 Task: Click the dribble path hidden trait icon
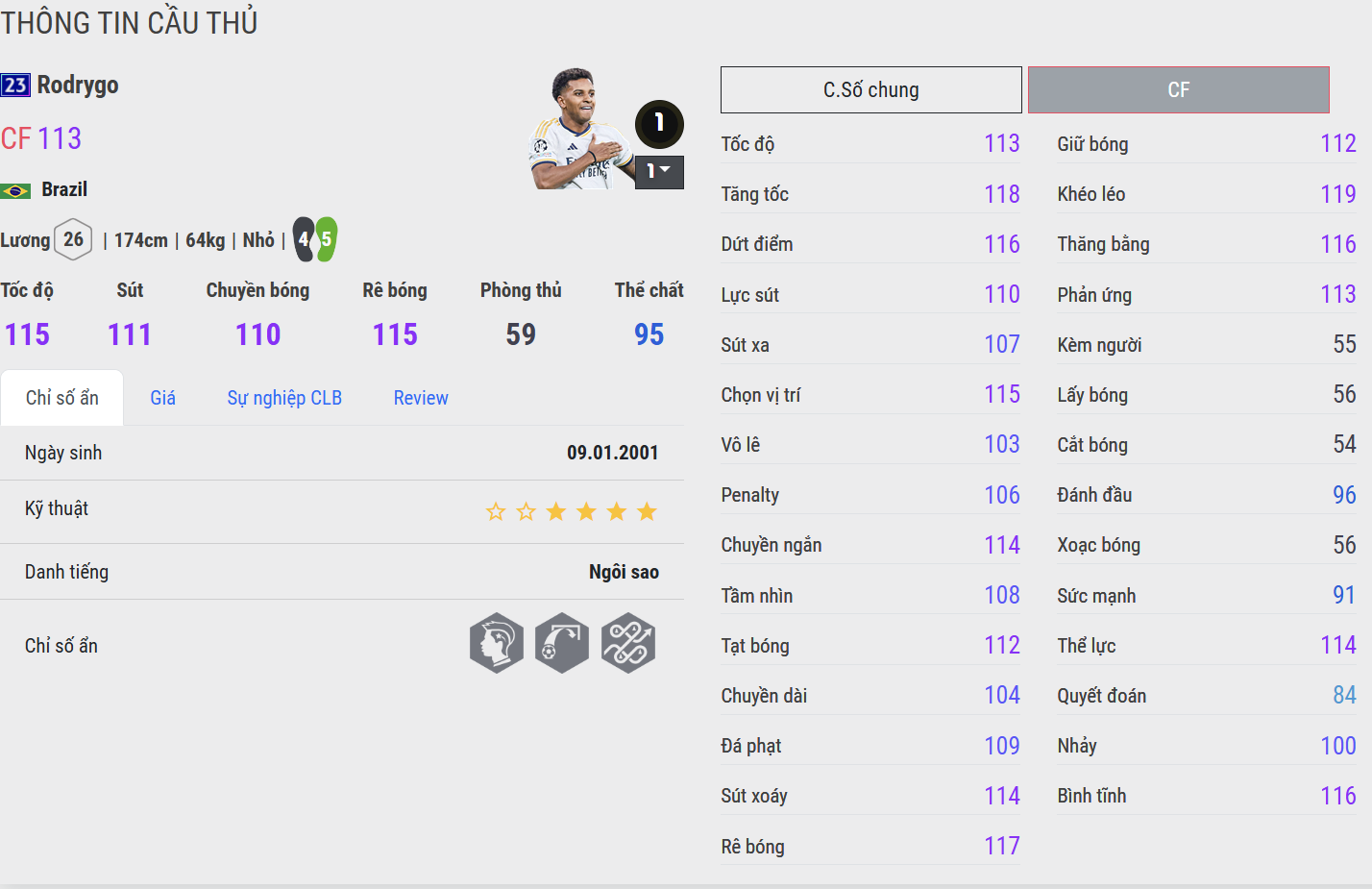[628, 643]
